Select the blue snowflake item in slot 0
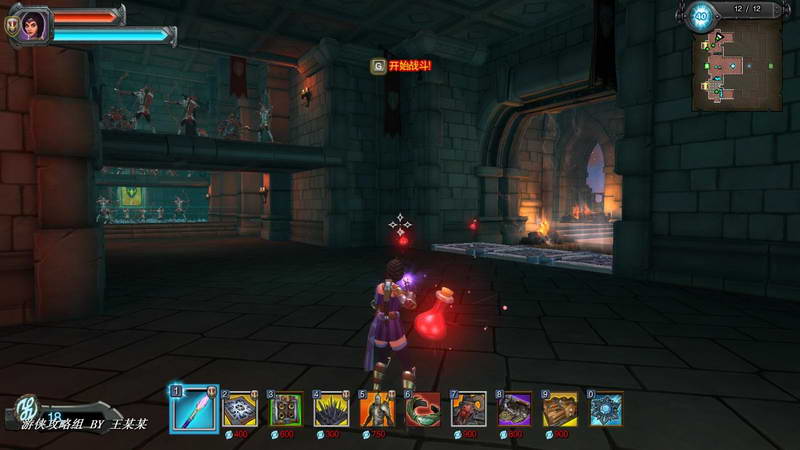This screenshot has height=450, width=800. coord(606,409)
